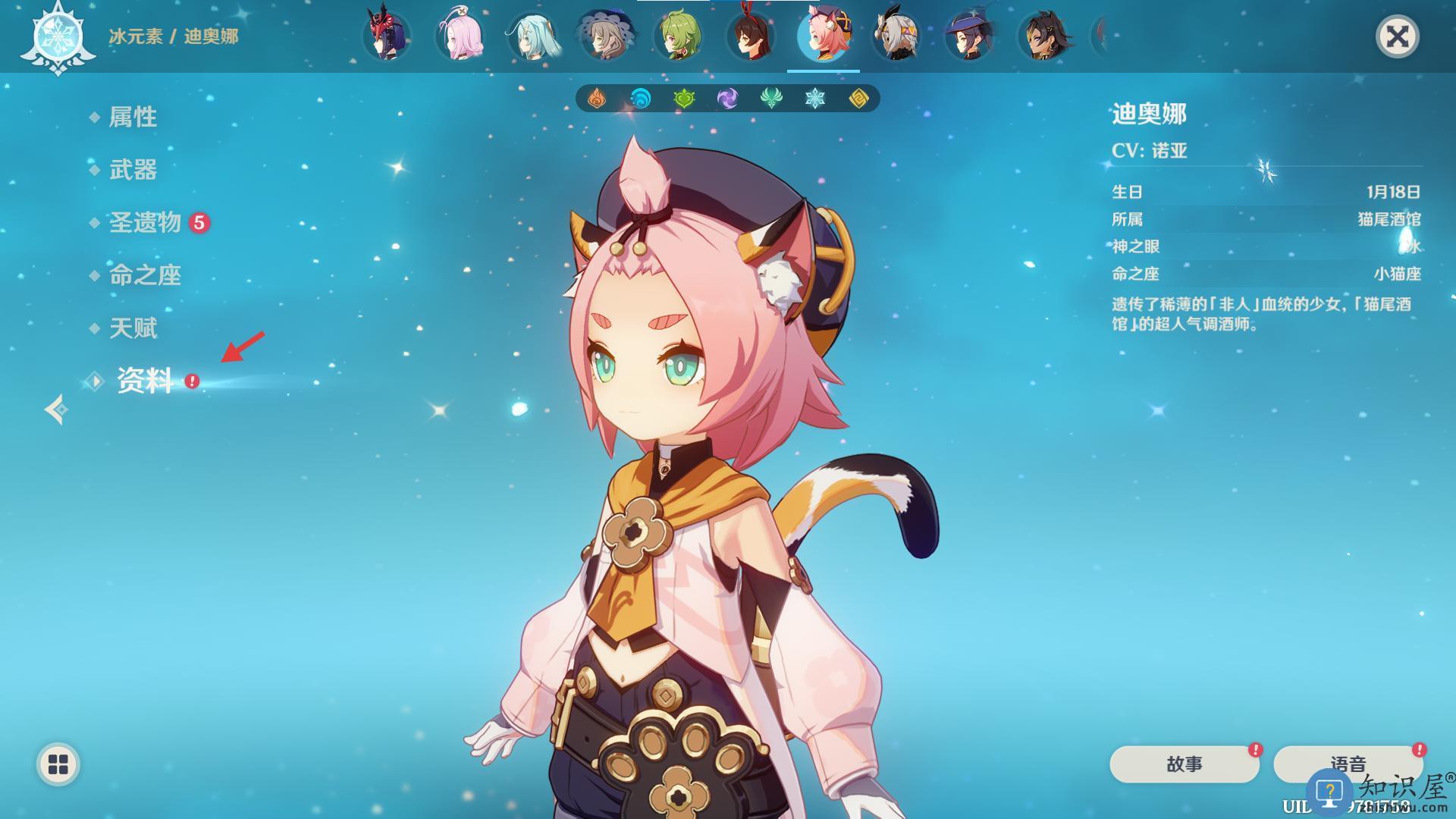Filter characters by the green Dendro icon

684,99
